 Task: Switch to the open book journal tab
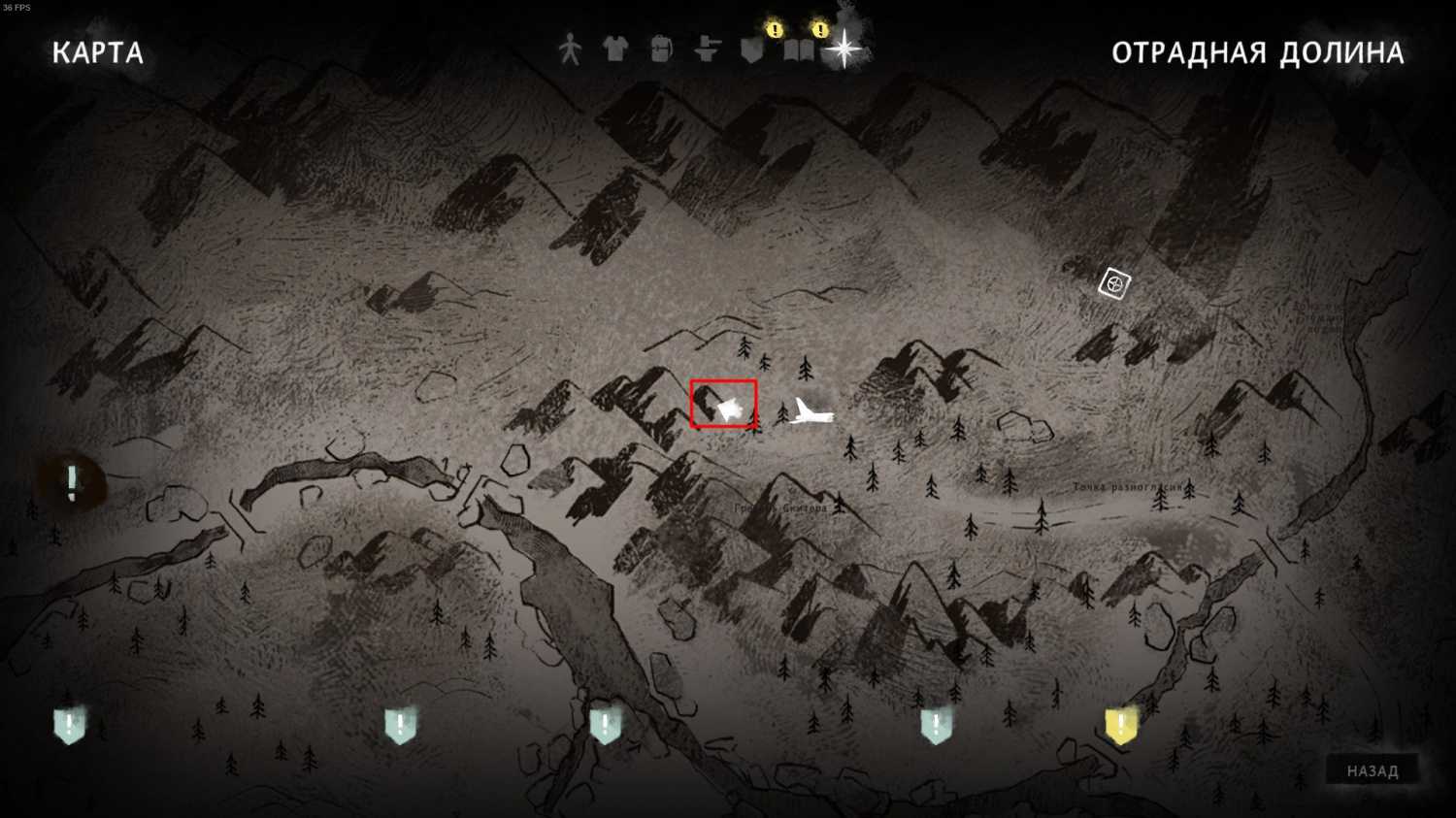click(x=799, y=50)
